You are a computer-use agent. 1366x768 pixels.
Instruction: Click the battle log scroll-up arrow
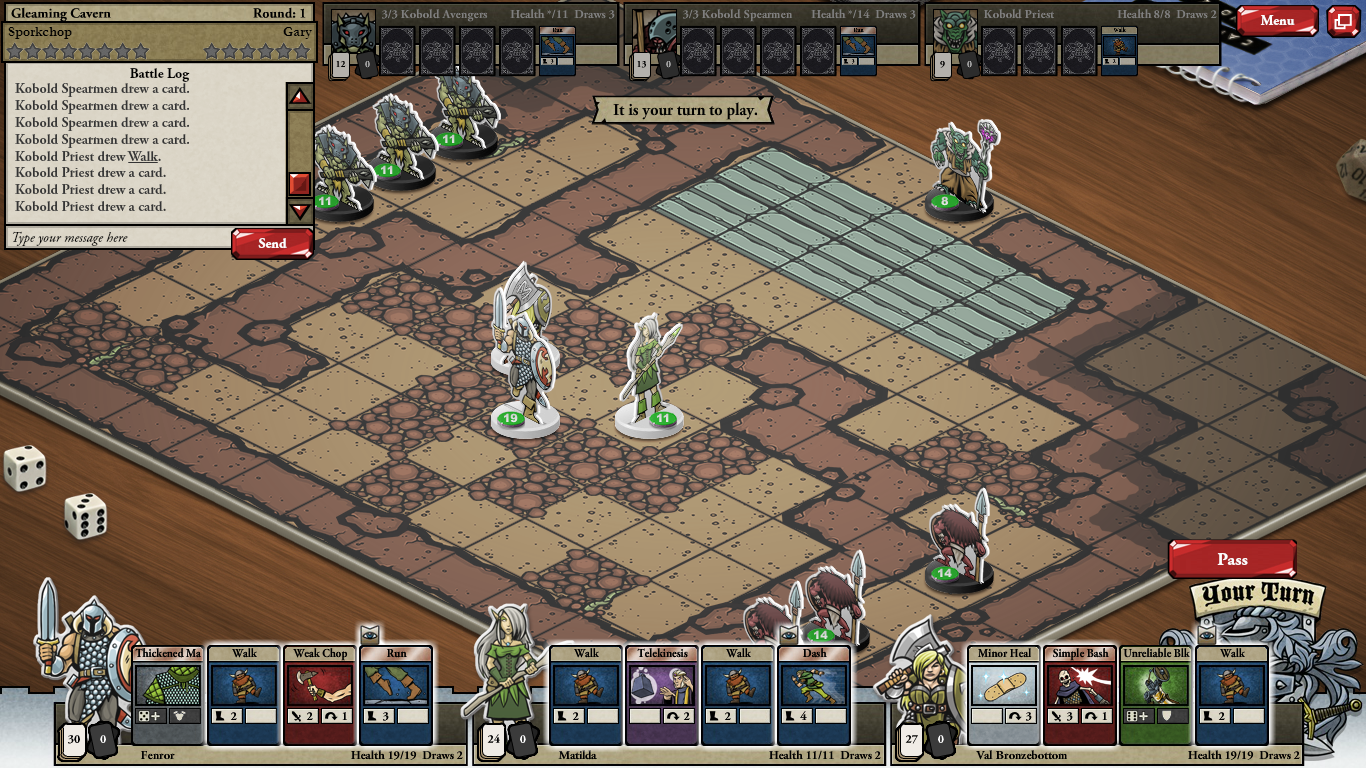tap(299, 97)
